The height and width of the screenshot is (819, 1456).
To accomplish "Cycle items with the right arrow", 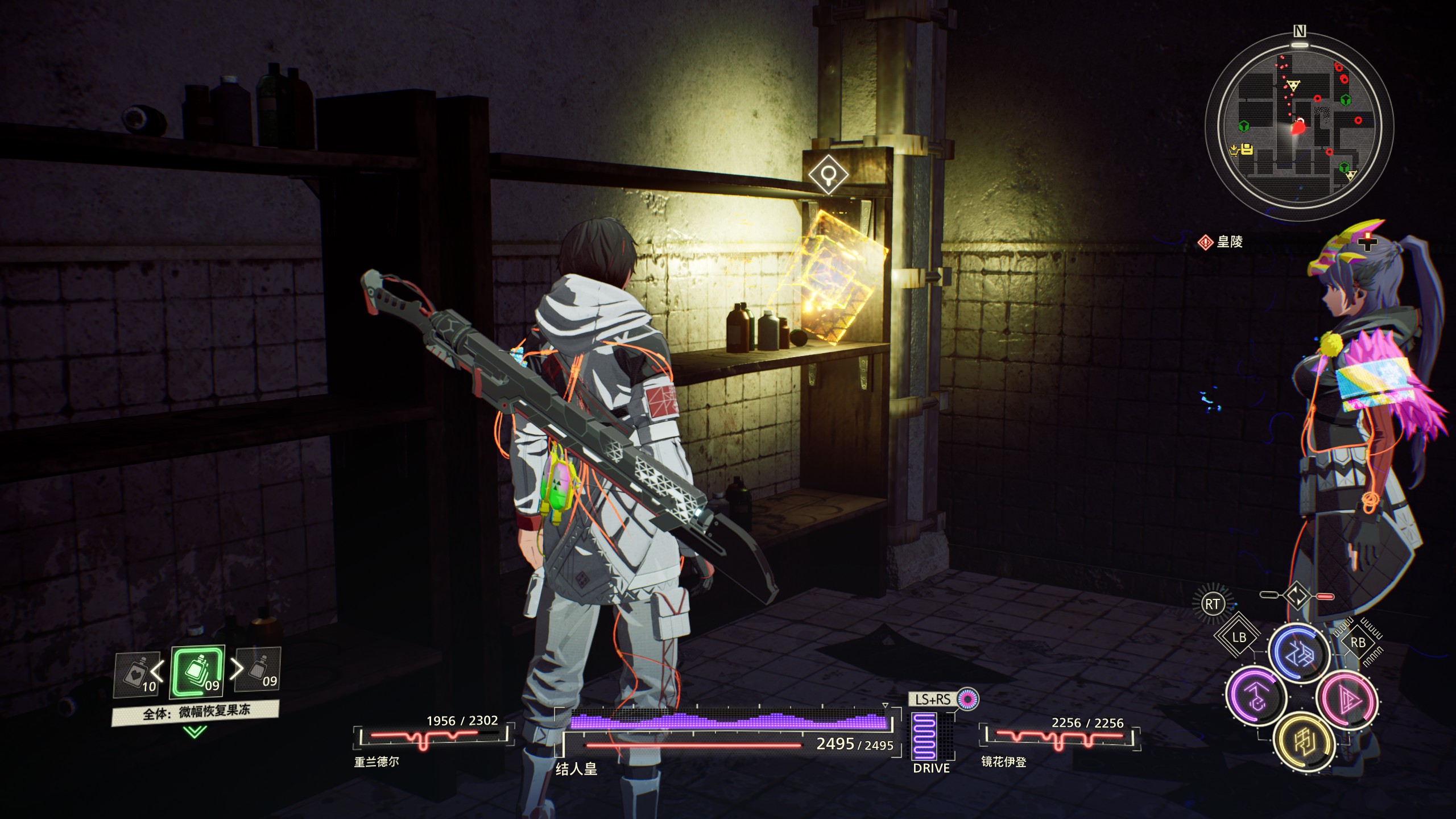I will pyautogui.click(x=235, y=670).
